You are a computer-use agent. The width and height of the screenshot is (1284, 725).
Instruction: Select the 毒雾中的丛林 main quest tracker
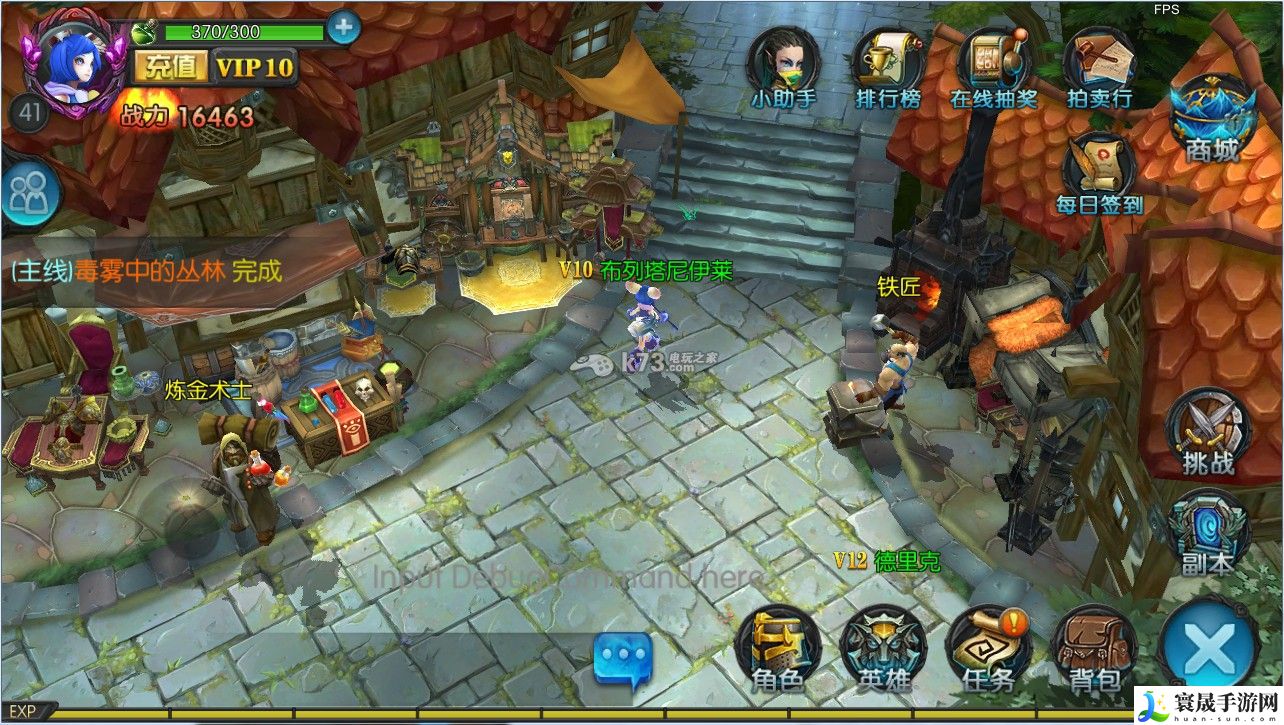pyautogui.click(x=146, y=270)
